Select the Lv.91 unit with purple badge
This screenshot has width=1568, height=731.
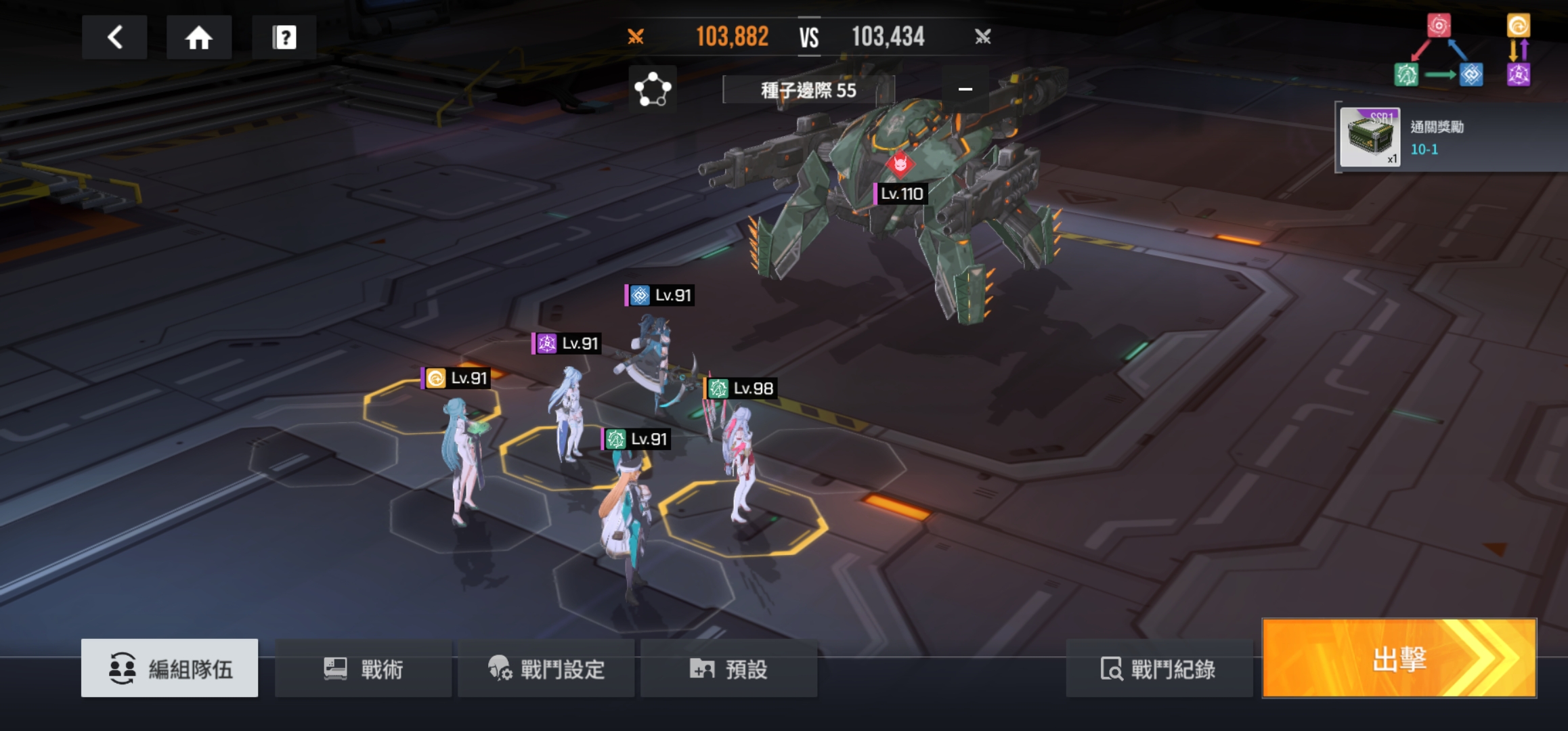coord(569,413)
